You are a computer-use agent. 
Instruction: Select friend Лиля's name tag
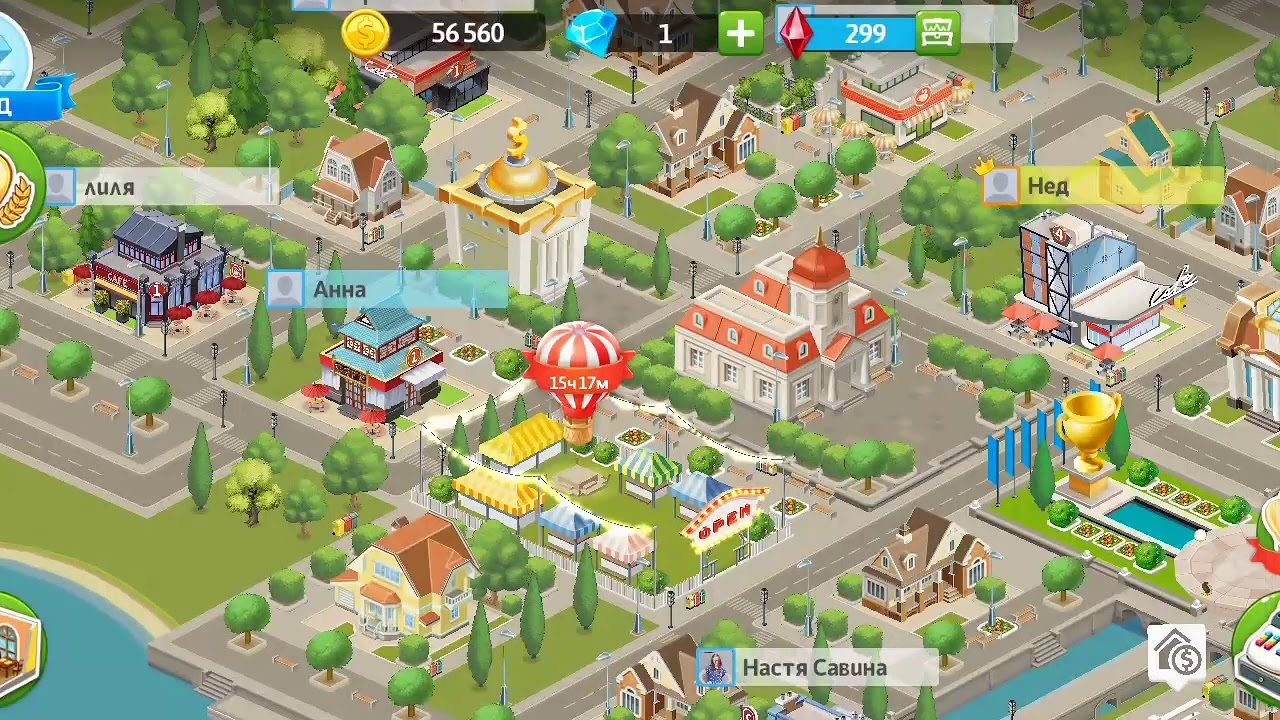(160, 187)
